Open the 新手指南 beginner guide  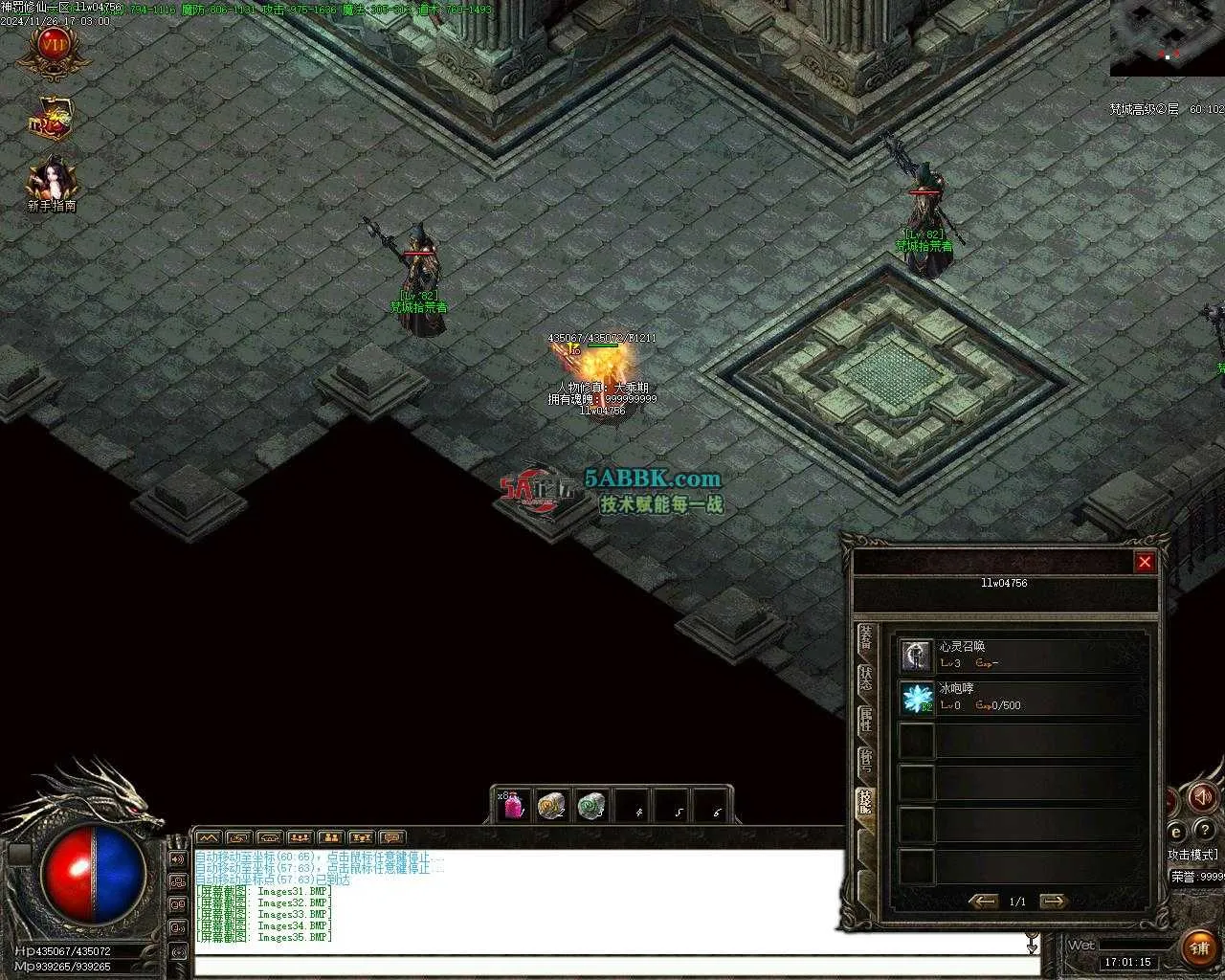tap(52, 182)
